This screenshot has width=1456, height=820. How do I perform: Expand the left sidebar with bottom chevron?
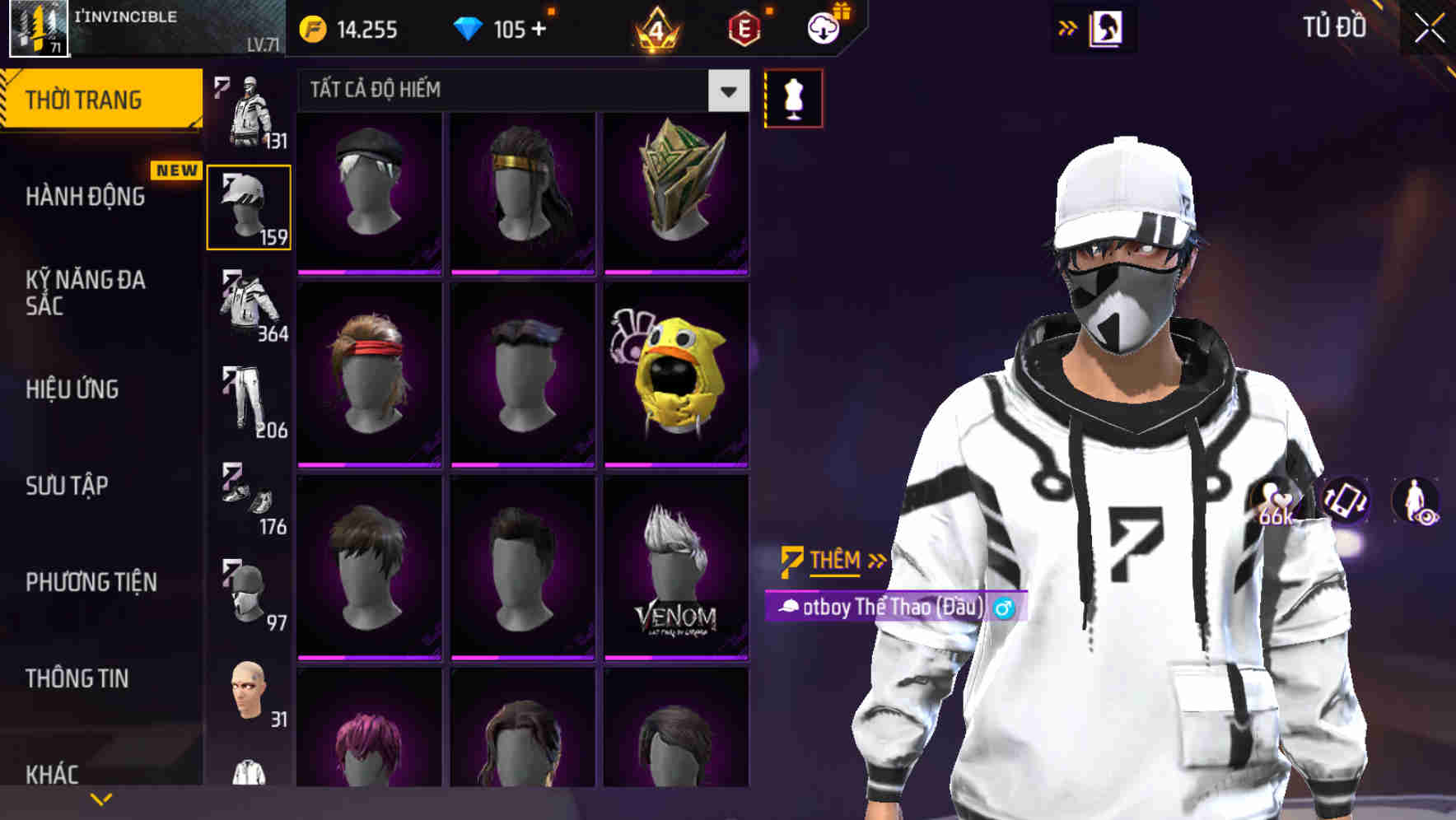pyautogui.click(x=100, y=798)
